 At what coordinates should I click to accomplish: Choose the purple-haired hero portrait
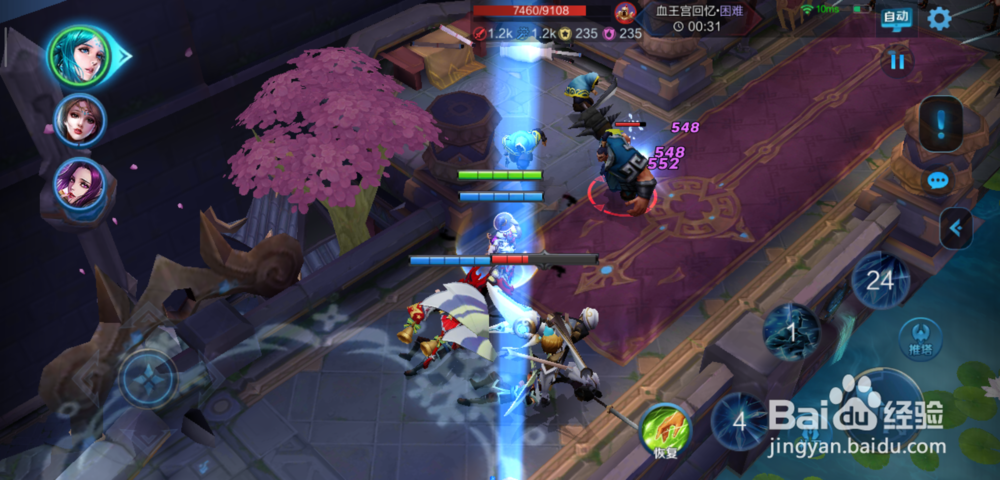click(x=79, y=186)
